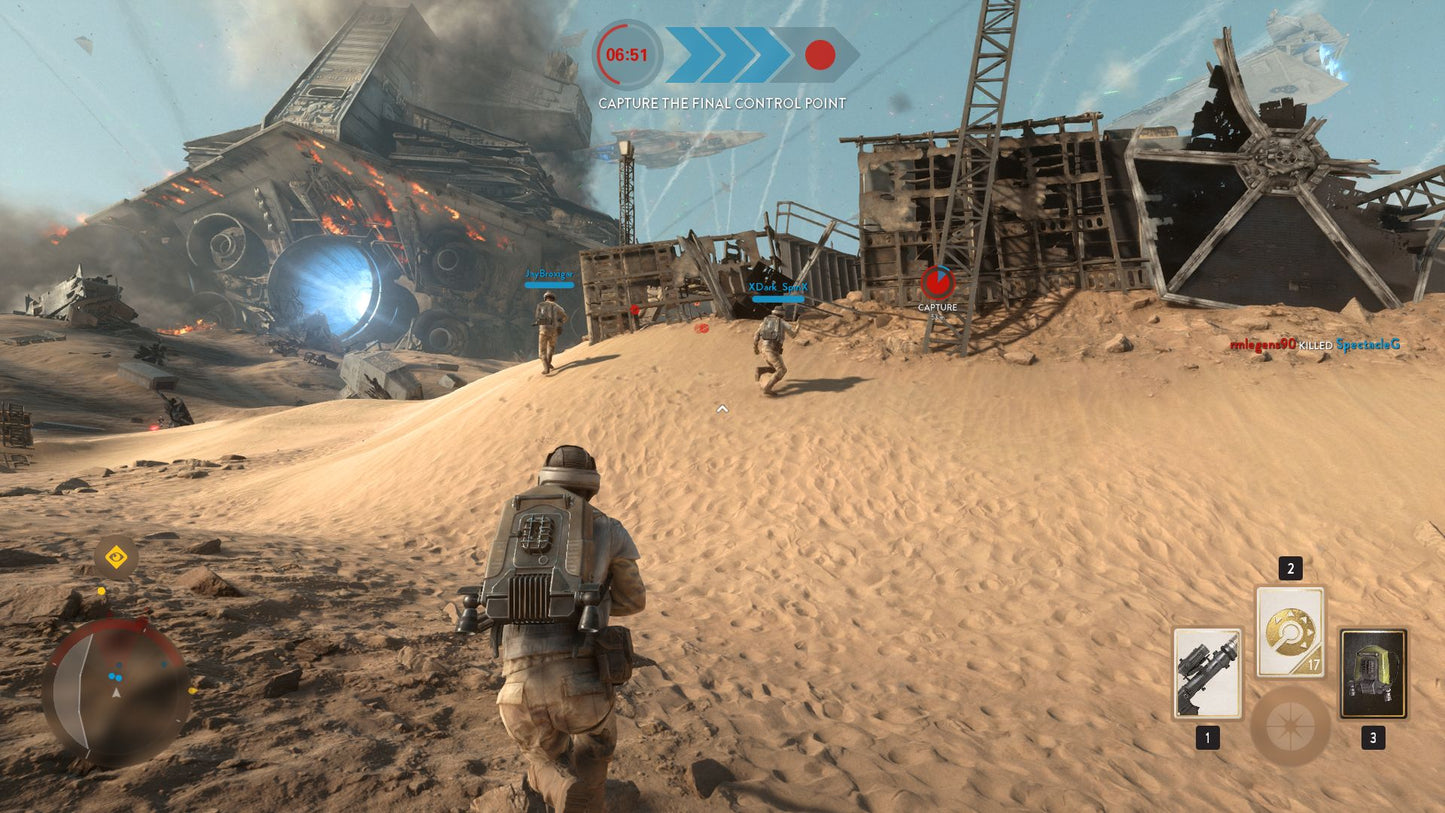Click the red dot on the capture progress bar
Image resolution: width=1445 pixels, height=813 pixels.
pyautogui.click(x=821, y=57)
